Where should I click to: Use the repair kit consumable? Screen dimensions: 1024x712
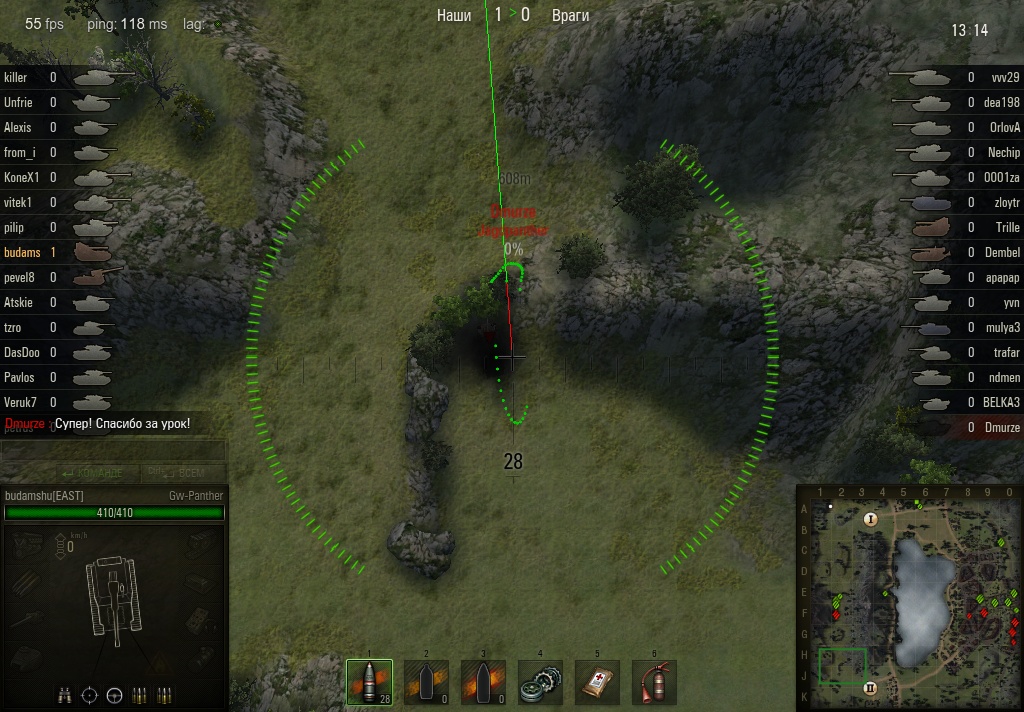pos(541,682)
